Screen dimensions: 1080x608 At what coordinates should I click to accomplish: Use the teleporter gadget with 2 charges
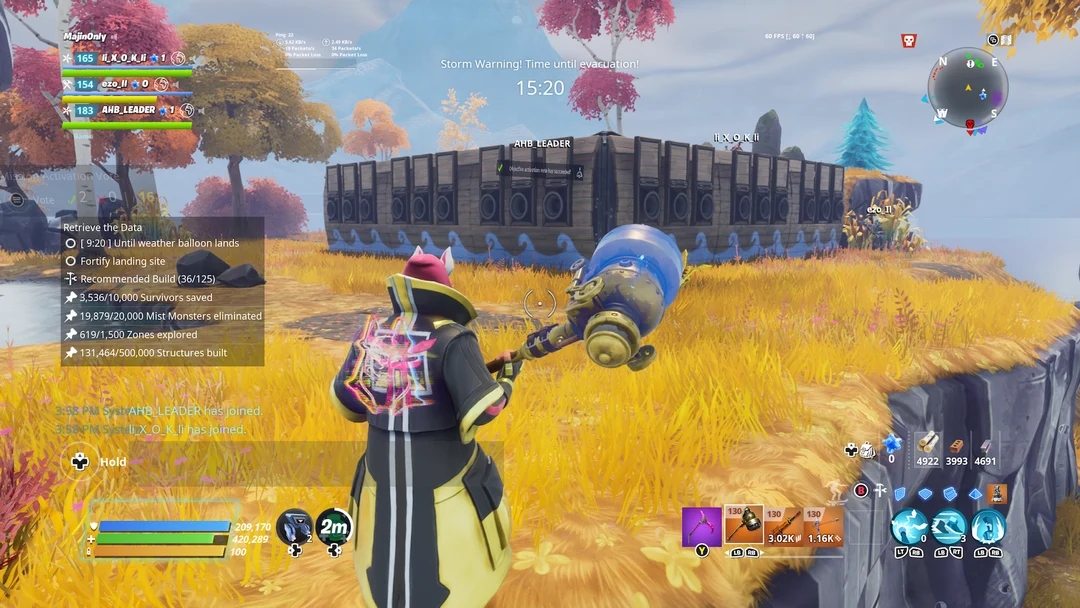(x=294, y=526)
